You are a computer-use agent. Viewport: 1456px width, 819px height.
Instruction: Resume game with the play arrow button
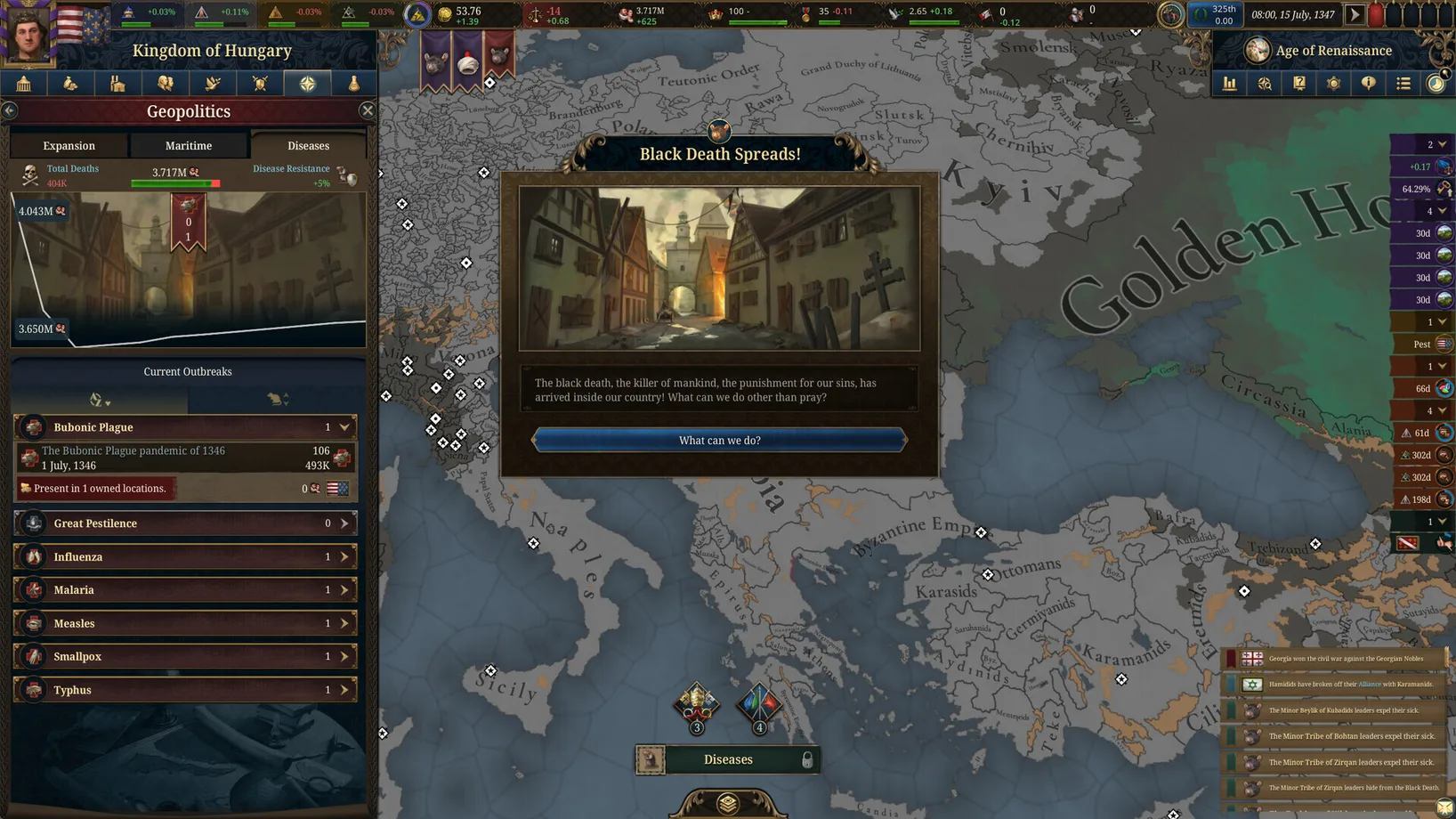pos(1355,14)
